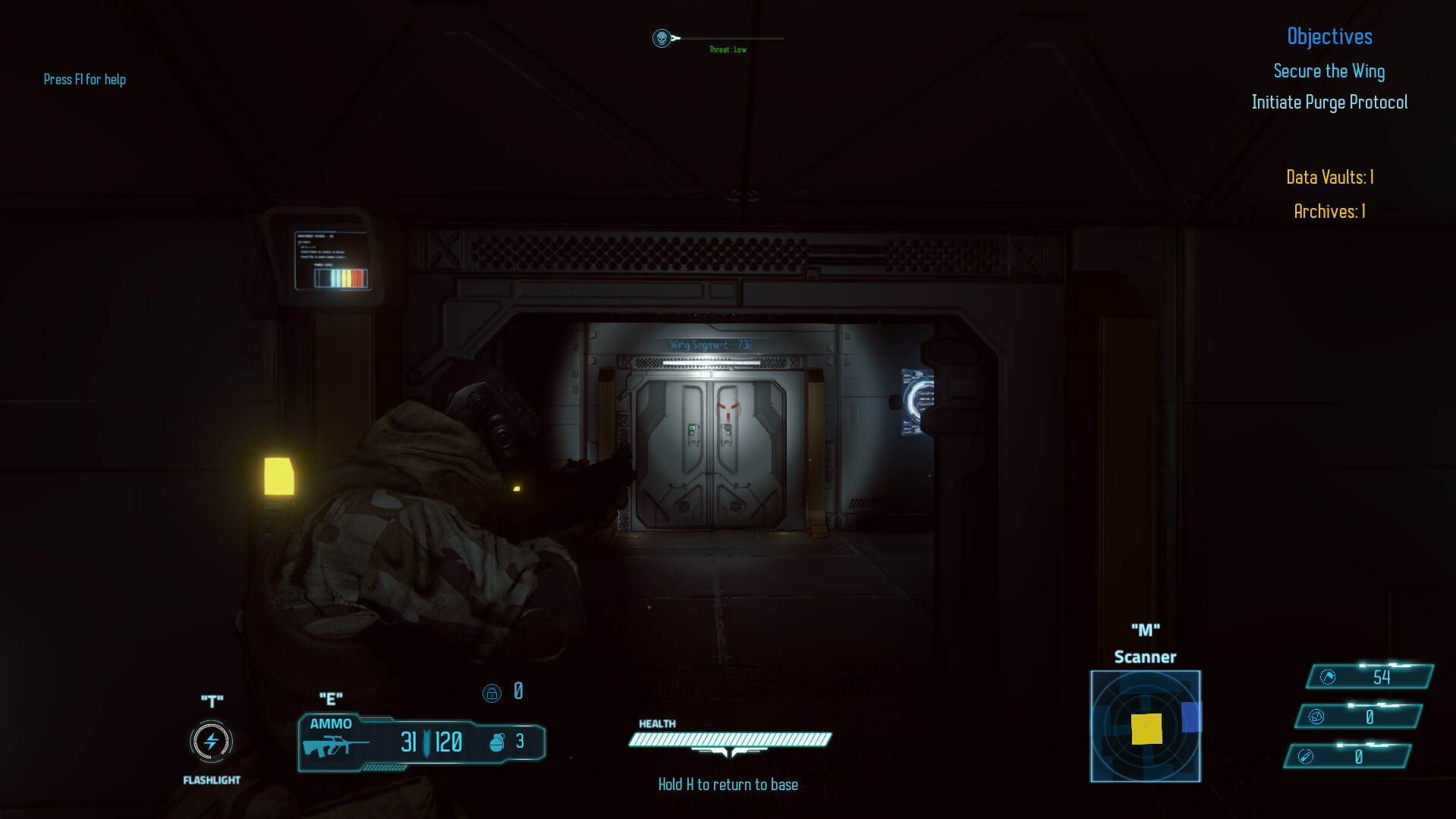
Task: Expand the Objectives list
Action: point(1329,36)
